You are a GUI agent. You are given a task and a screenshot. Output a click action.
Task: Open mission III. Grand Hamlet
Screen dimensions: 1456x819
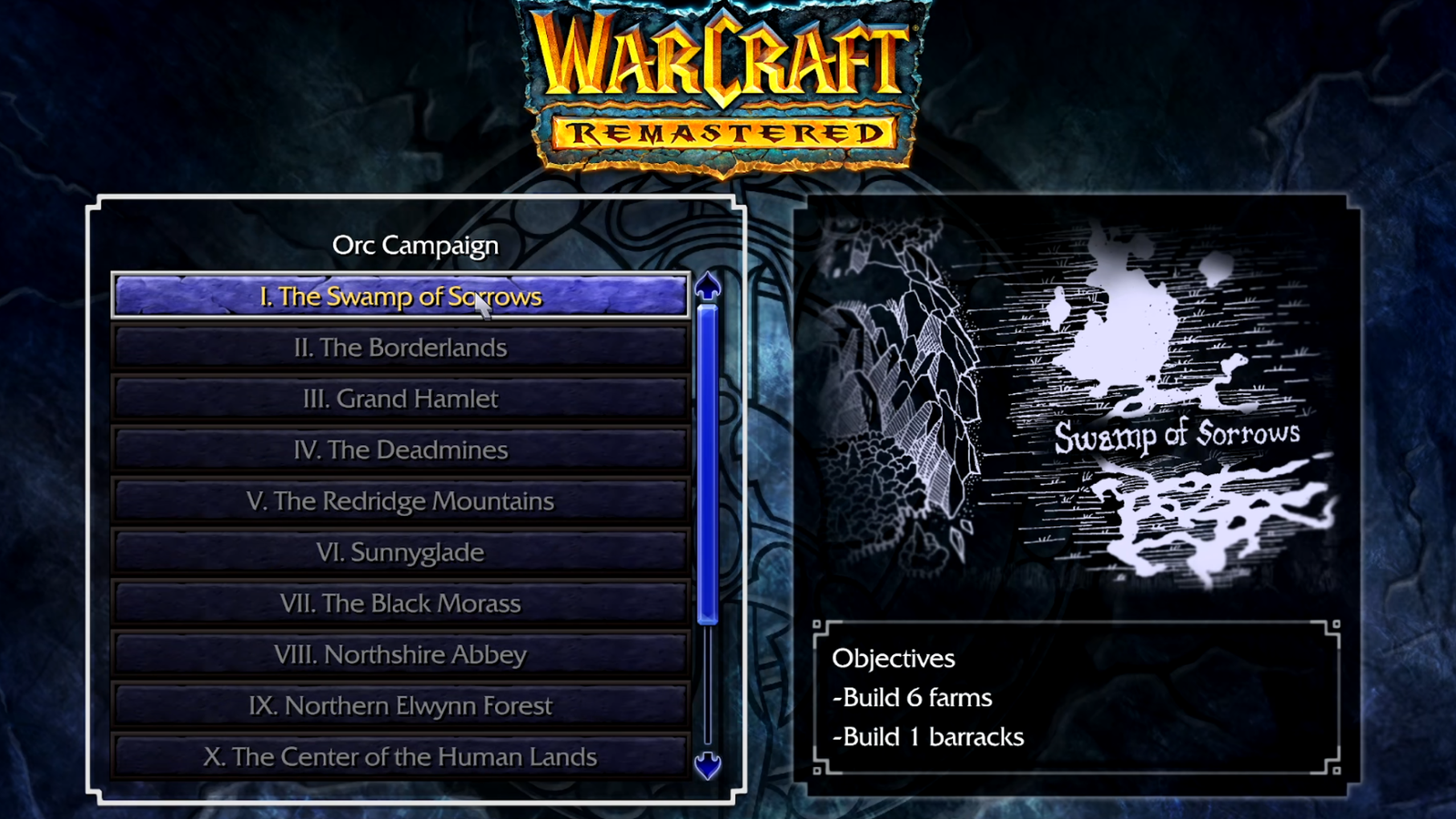(x=400, y=399)
